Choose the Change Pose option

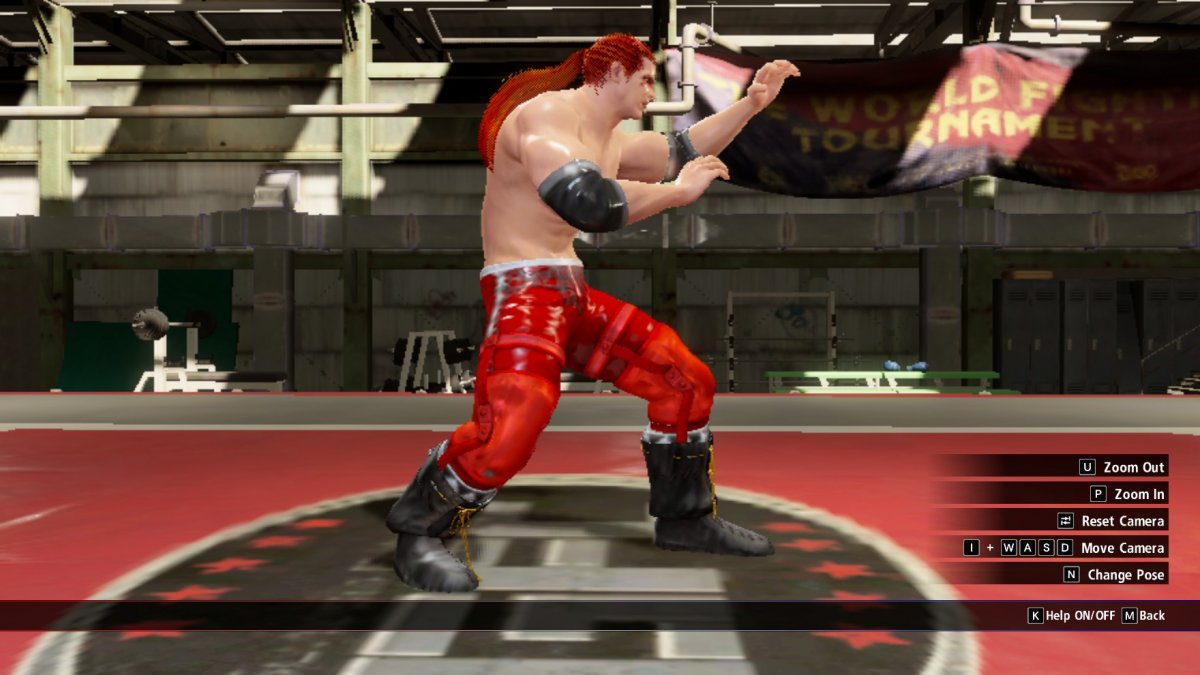1125,575
